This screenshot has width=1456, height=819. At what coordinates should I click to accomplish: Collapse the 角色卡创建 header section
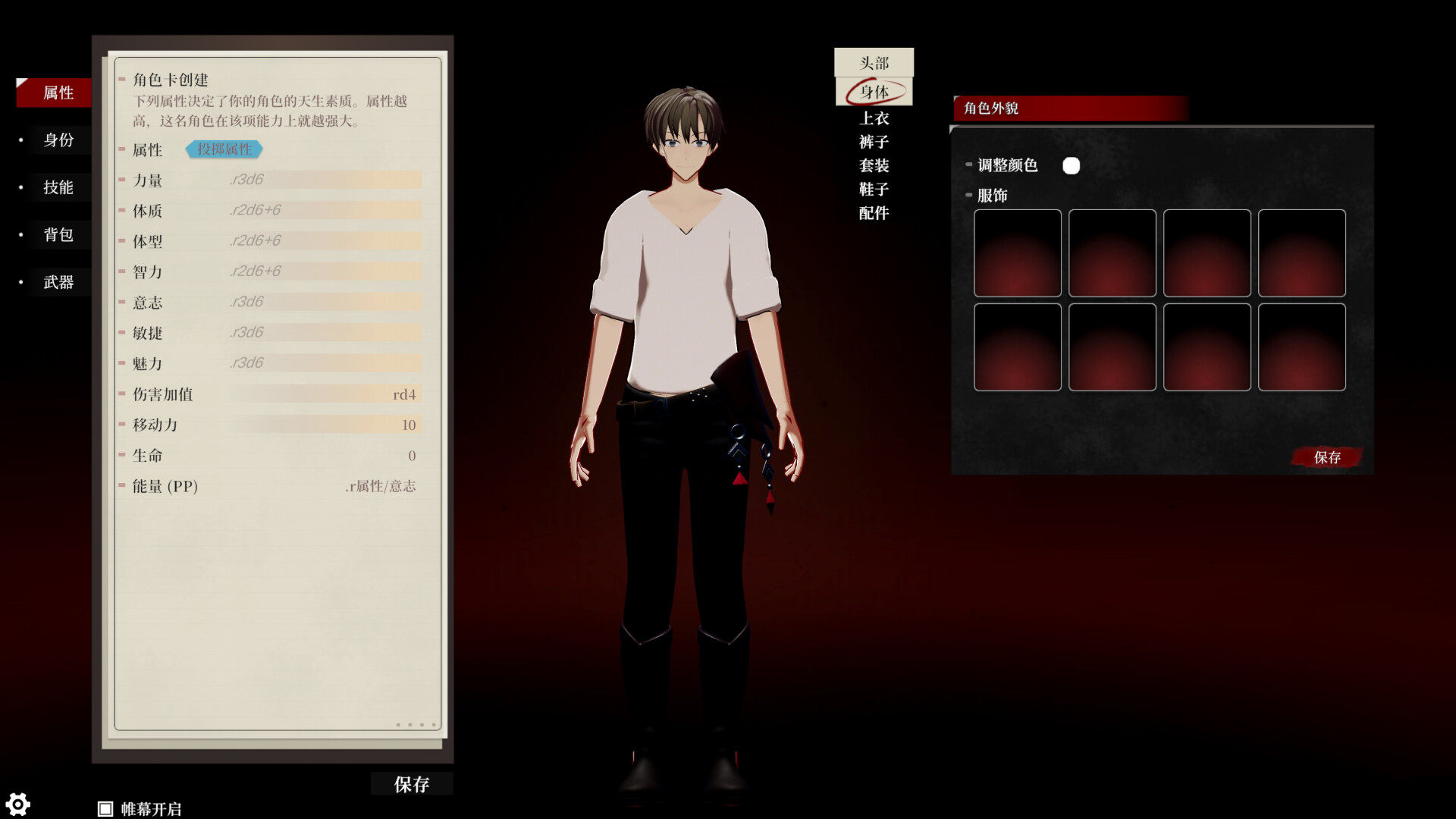121,79
